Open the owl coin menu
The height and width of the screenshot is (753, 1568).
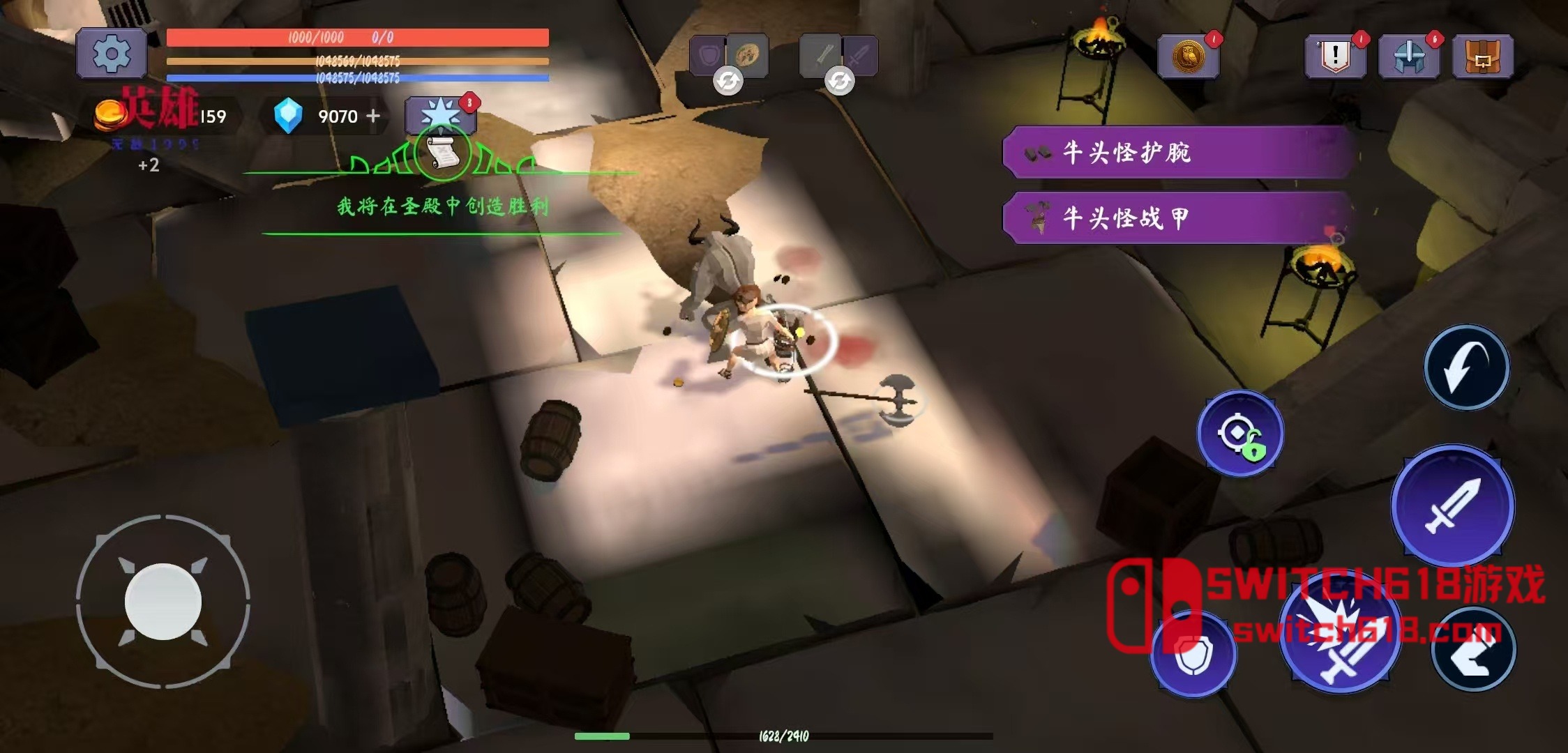(1189, 56)
